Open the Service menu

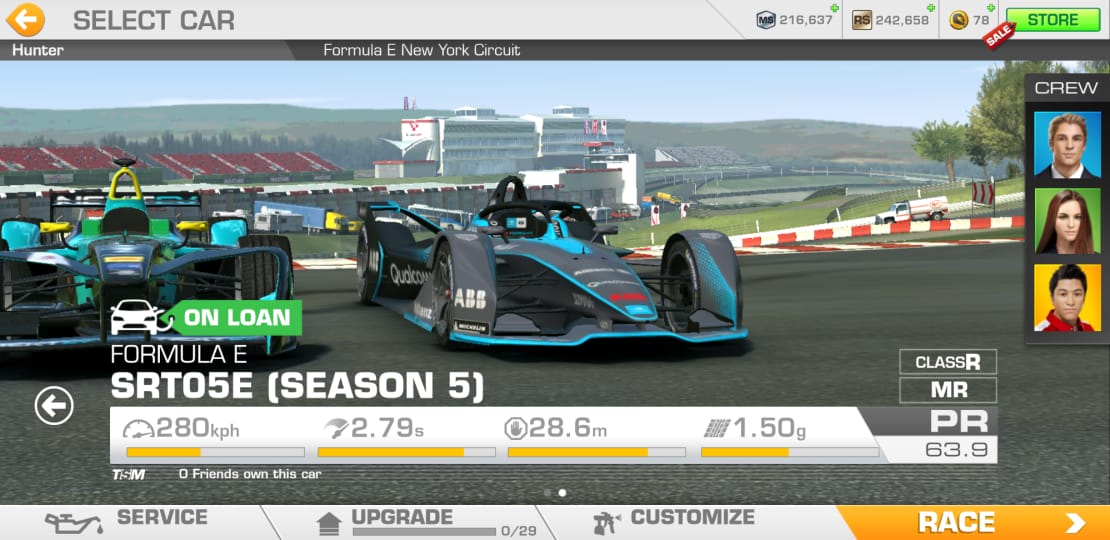tap(128, 520)
